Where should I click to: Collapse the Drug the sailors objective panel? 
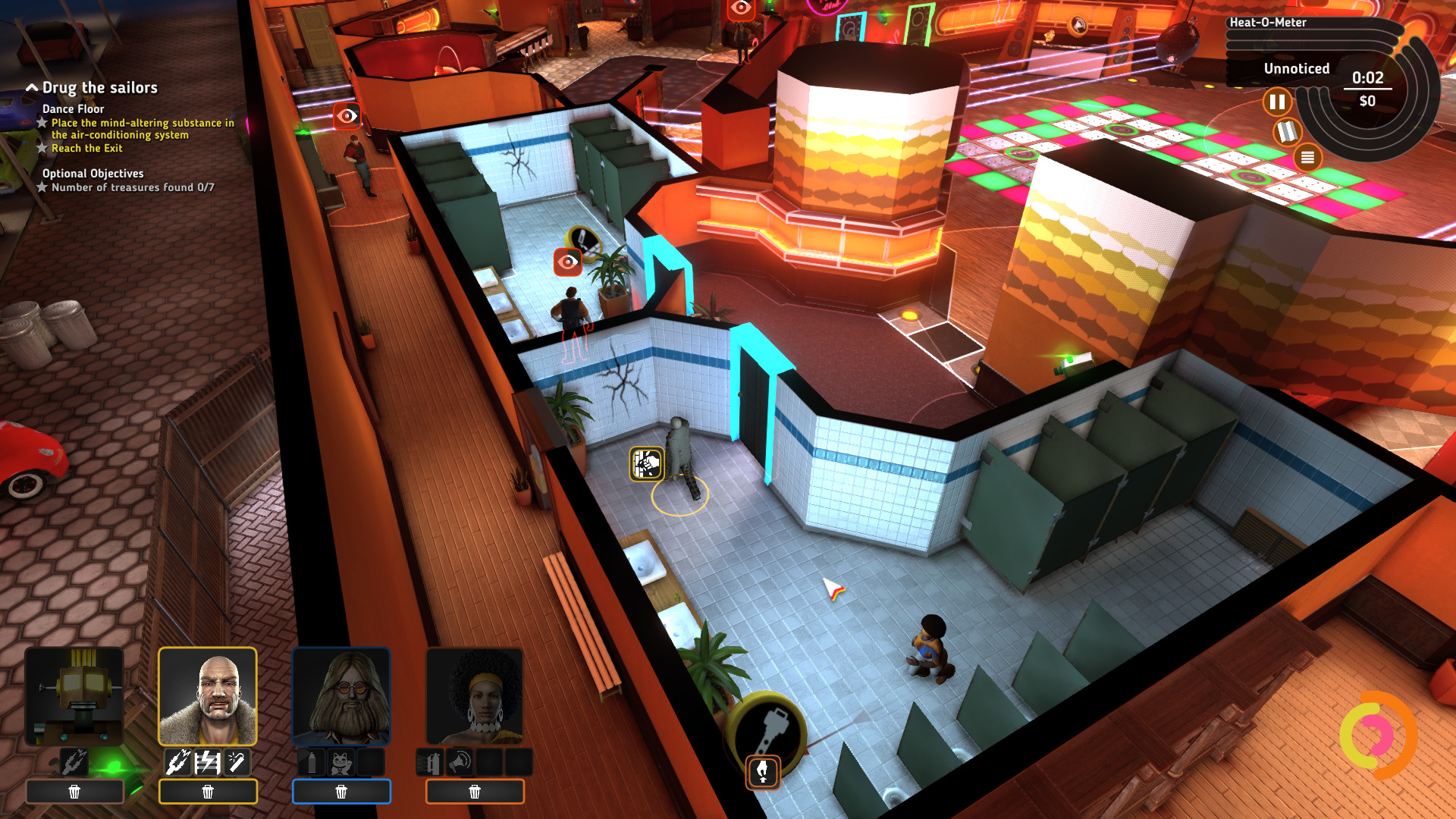pos(32,87)
